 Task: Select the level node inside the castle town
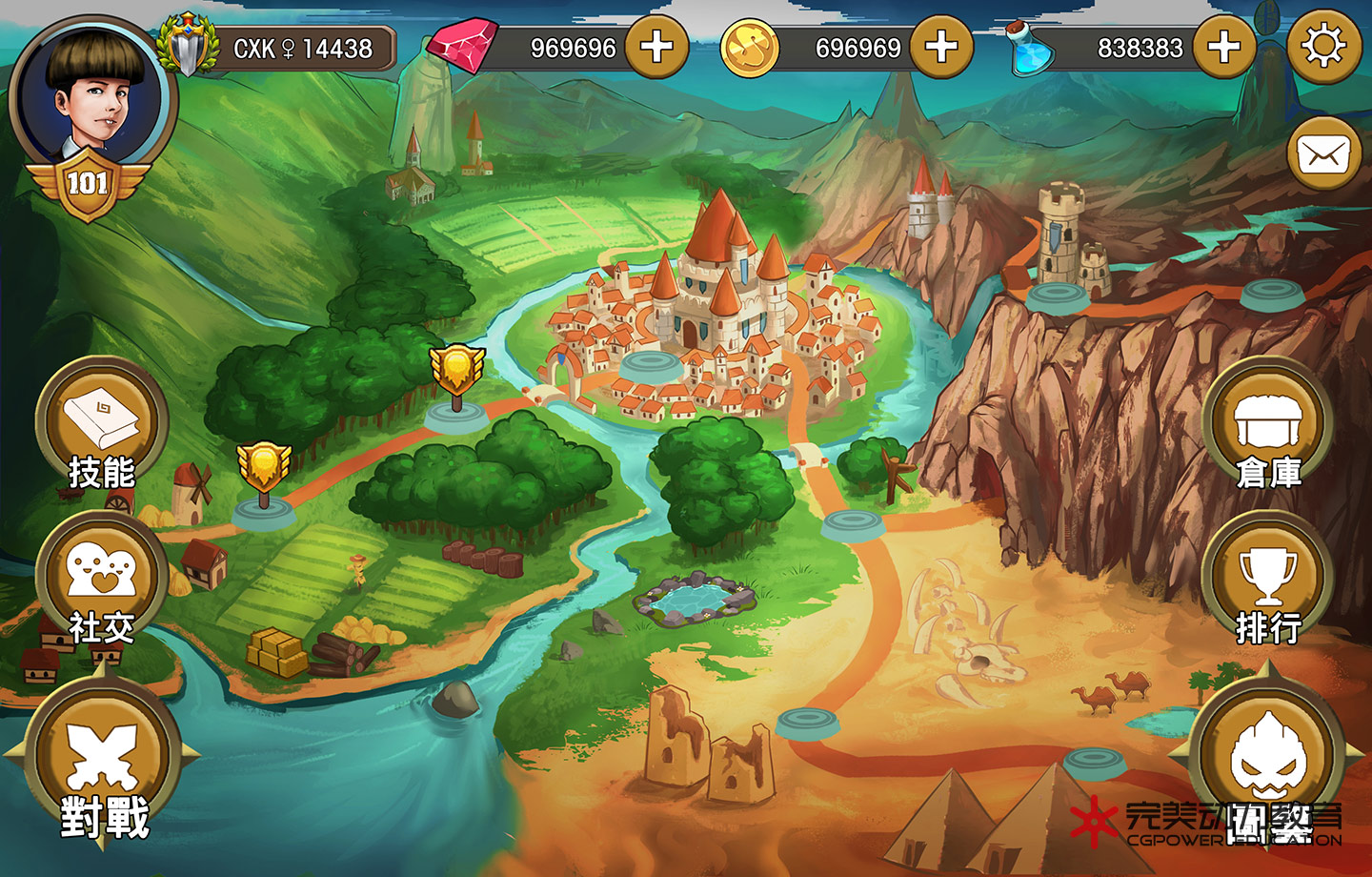648,362
